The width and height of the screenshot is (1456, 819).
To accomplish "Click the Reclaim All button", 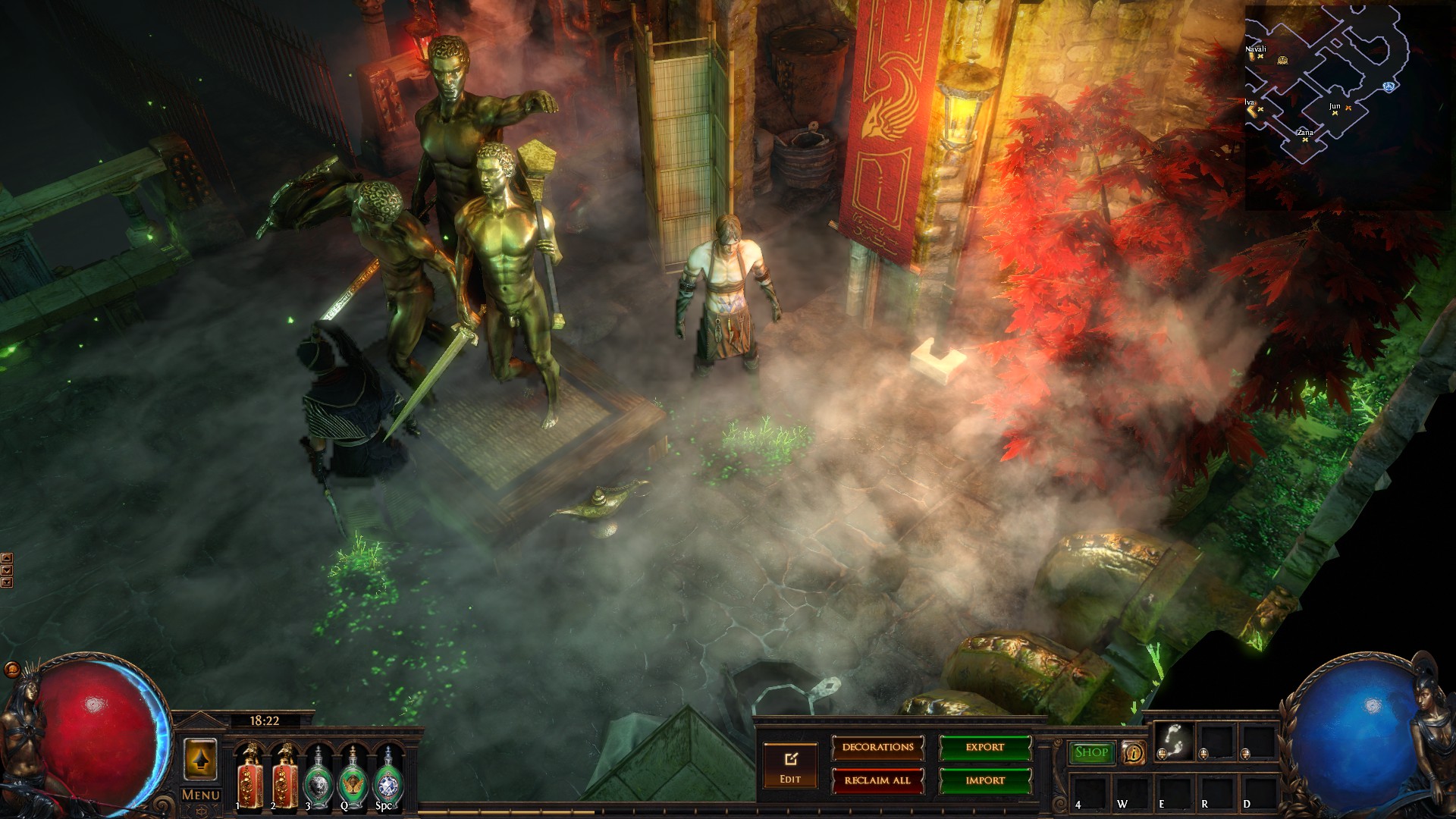I will (877, 780).
